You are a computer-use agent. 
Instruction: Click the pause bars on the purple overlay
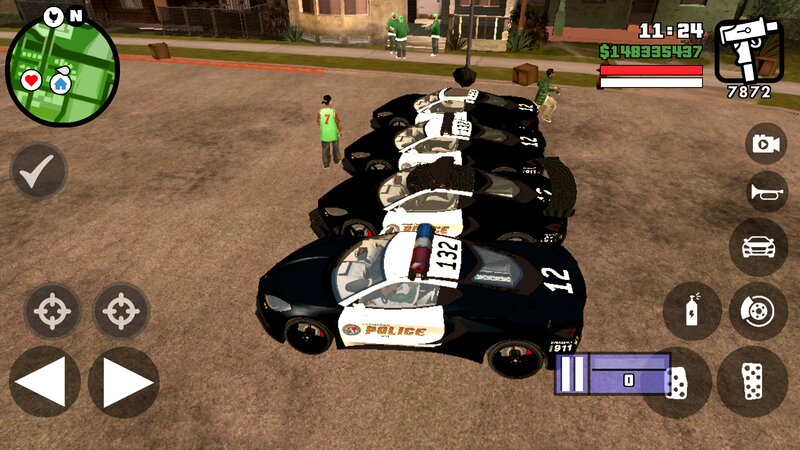click(x=568, y=375)
